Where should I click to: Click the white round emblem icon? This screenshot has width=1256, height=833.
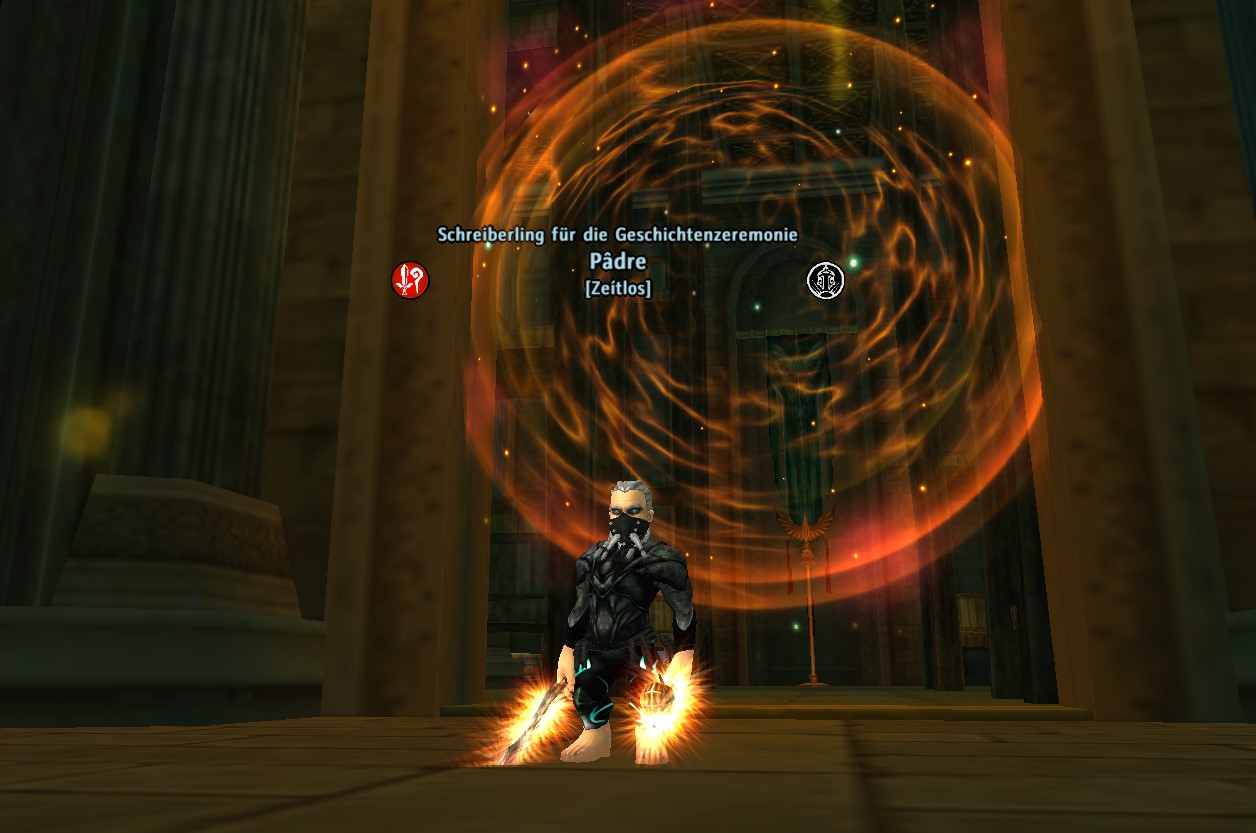[x=826, y=280]
